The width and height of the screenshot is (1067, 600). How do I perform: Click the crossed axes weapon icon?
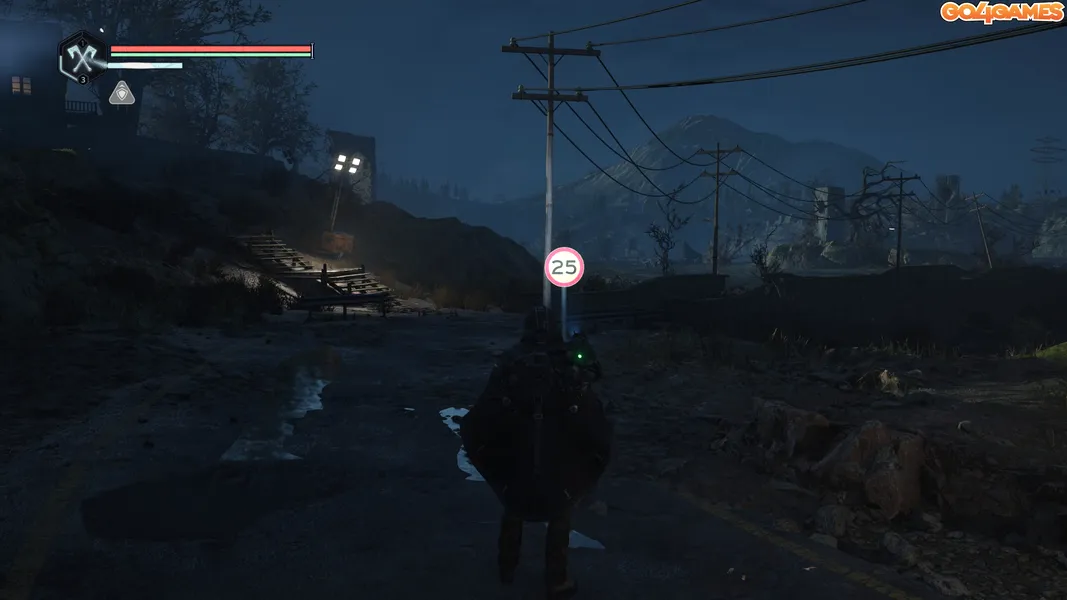[x=82, y=57]
